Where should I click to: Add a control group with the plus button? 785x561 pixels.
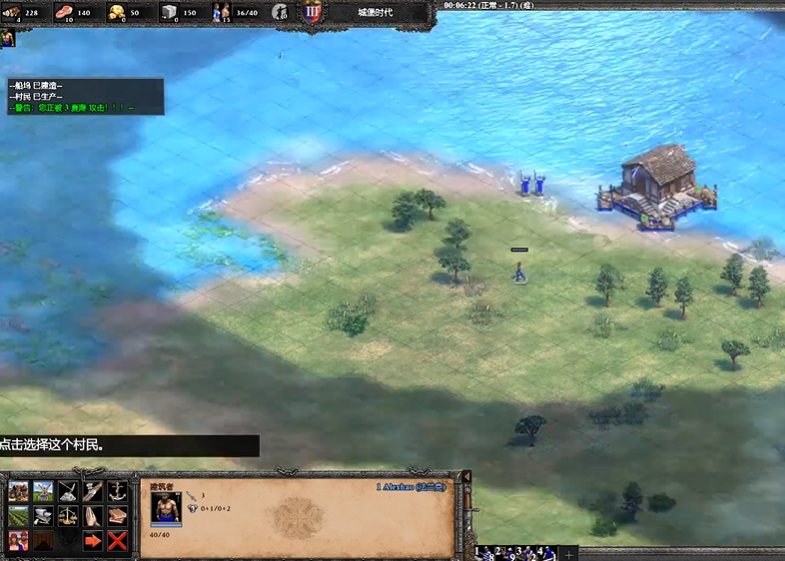tap(569, 553)
